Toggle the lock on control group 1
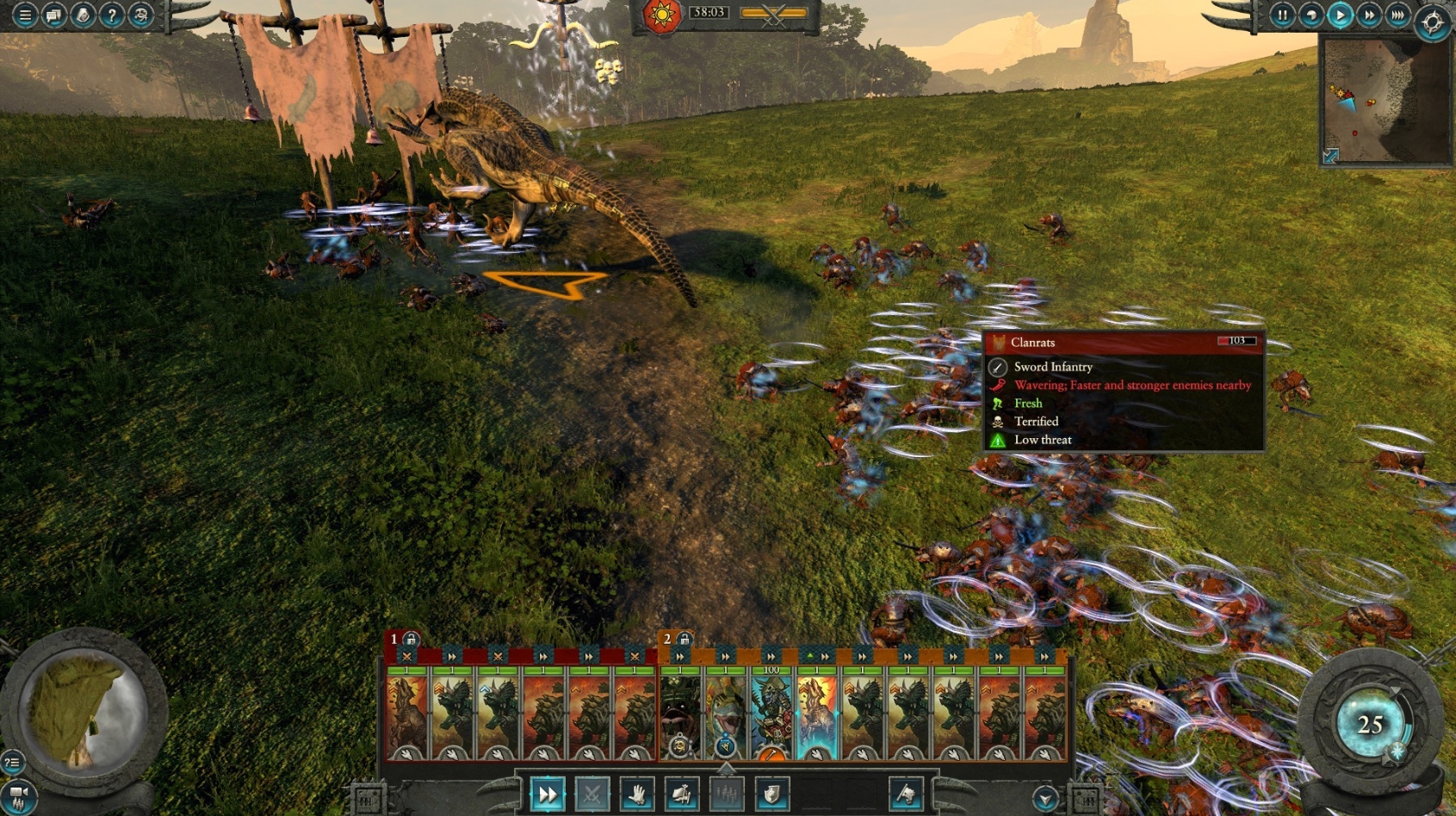1456x816 pixels. (x=412, y=640)
